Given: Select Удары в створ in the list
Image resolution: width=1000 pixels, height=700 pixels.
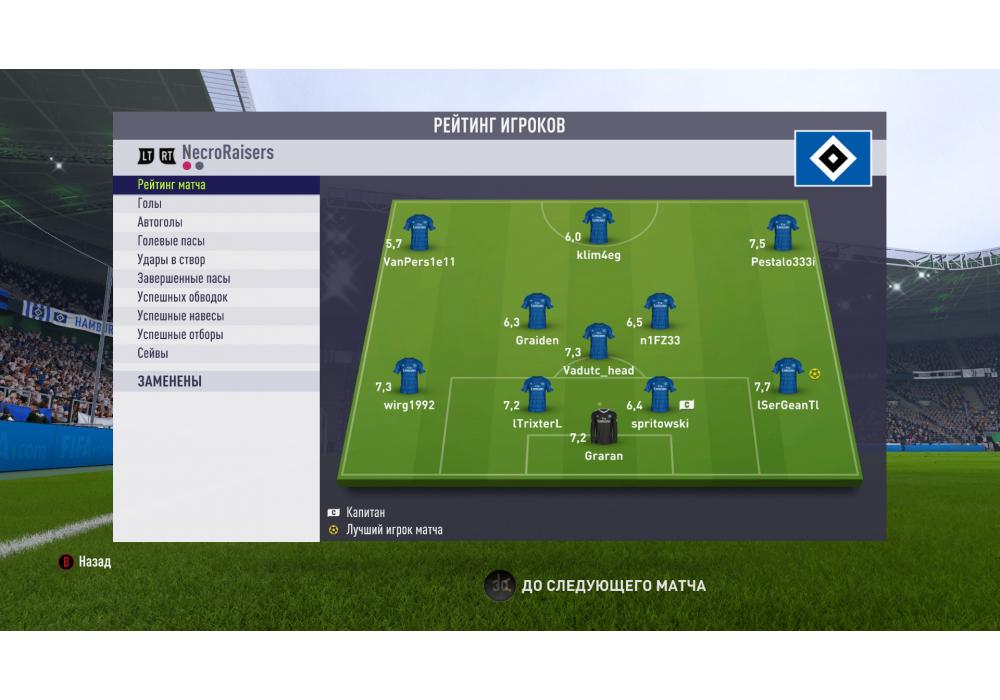Looking at the screenshot, I should coord(215,260).
